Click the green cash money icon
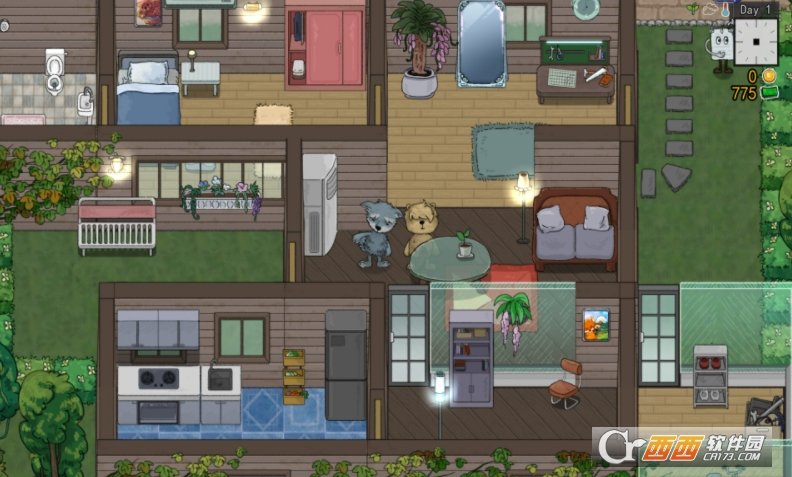Image resolution: width=792 pixels, height=477 pixels. click(769, 93)
